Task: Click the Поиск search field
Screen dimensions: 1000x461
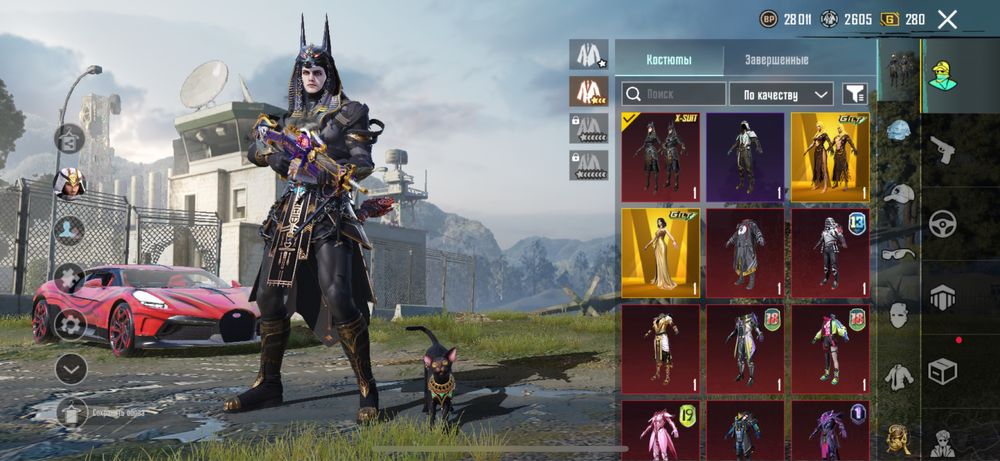Action: point(674,94)
